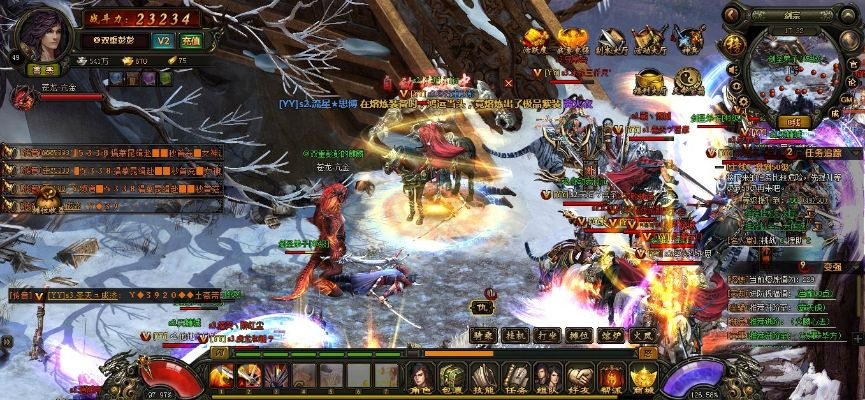Open the 技能 skills book
The height and width of the screenshot is (400, 865).
(x=484, y=378)
